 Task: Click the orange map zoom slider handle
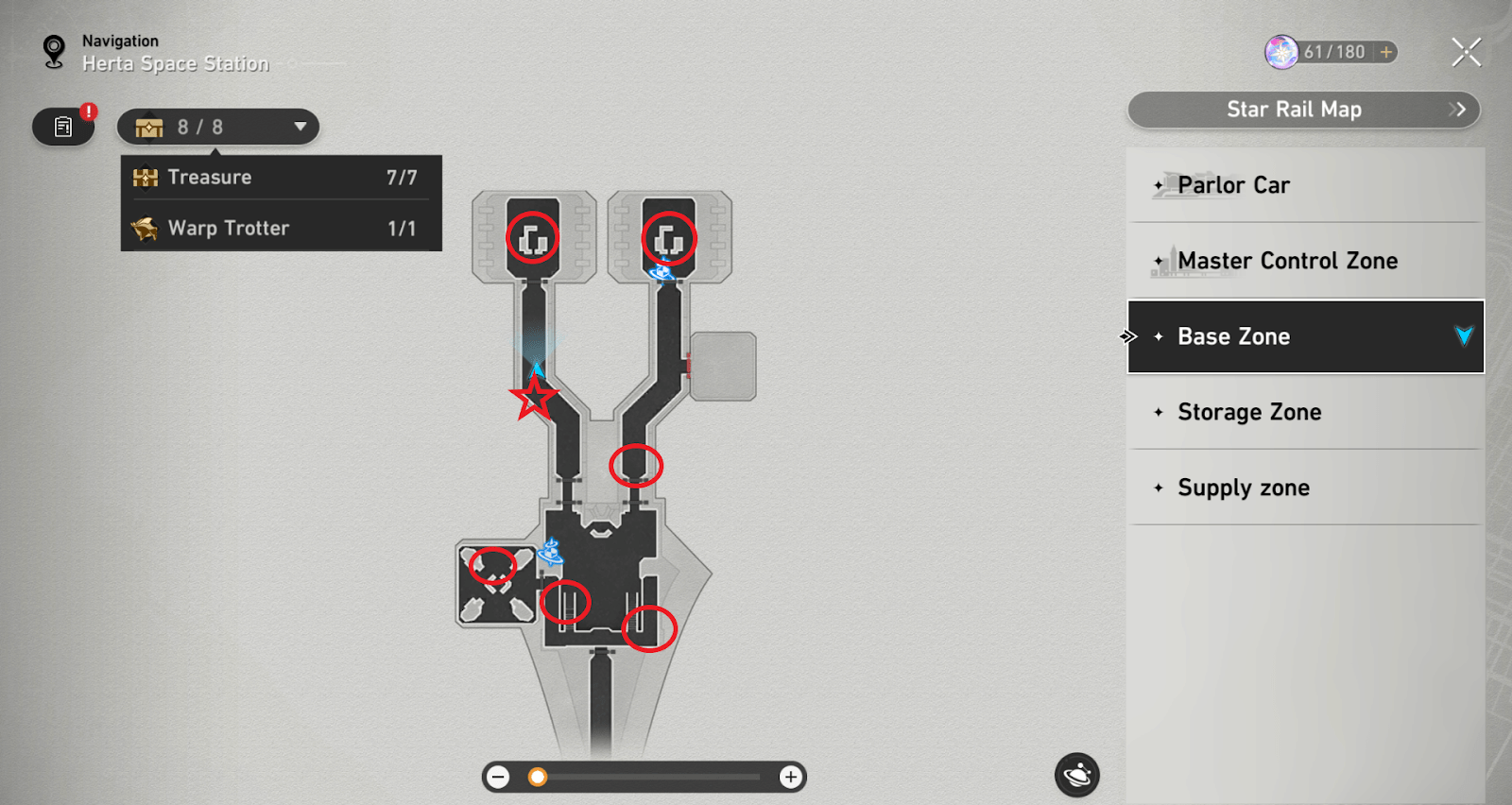(x=538, y=777)
